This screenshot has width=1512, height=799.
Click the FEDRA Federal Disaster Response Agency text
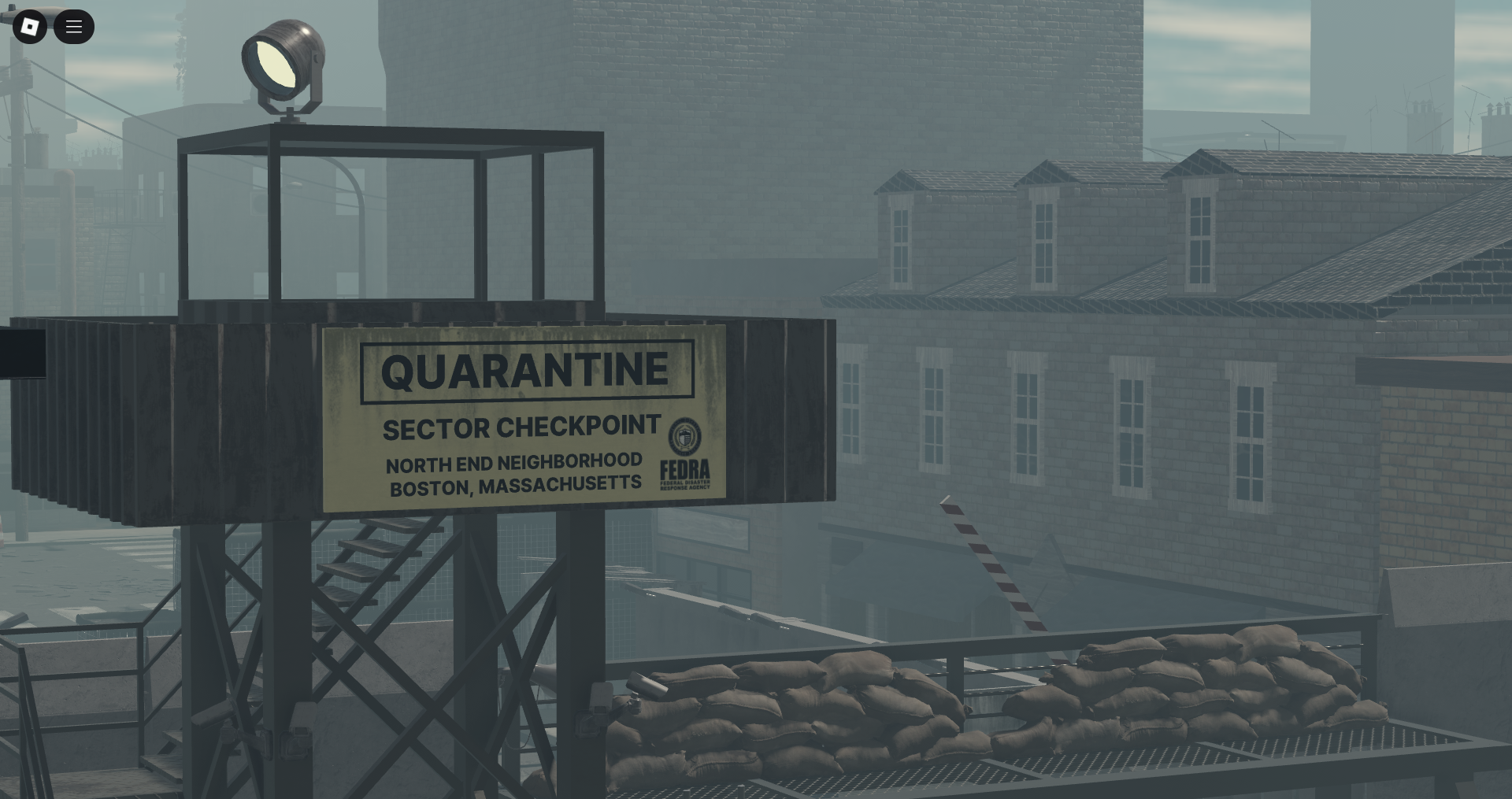point(684,472)
